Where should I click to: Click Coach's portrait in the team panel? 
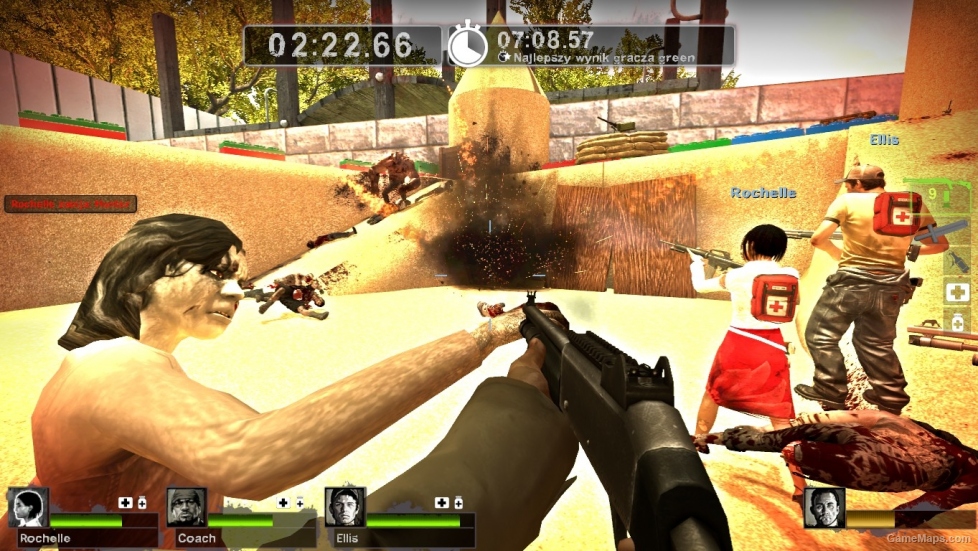[x=187, y=507]
